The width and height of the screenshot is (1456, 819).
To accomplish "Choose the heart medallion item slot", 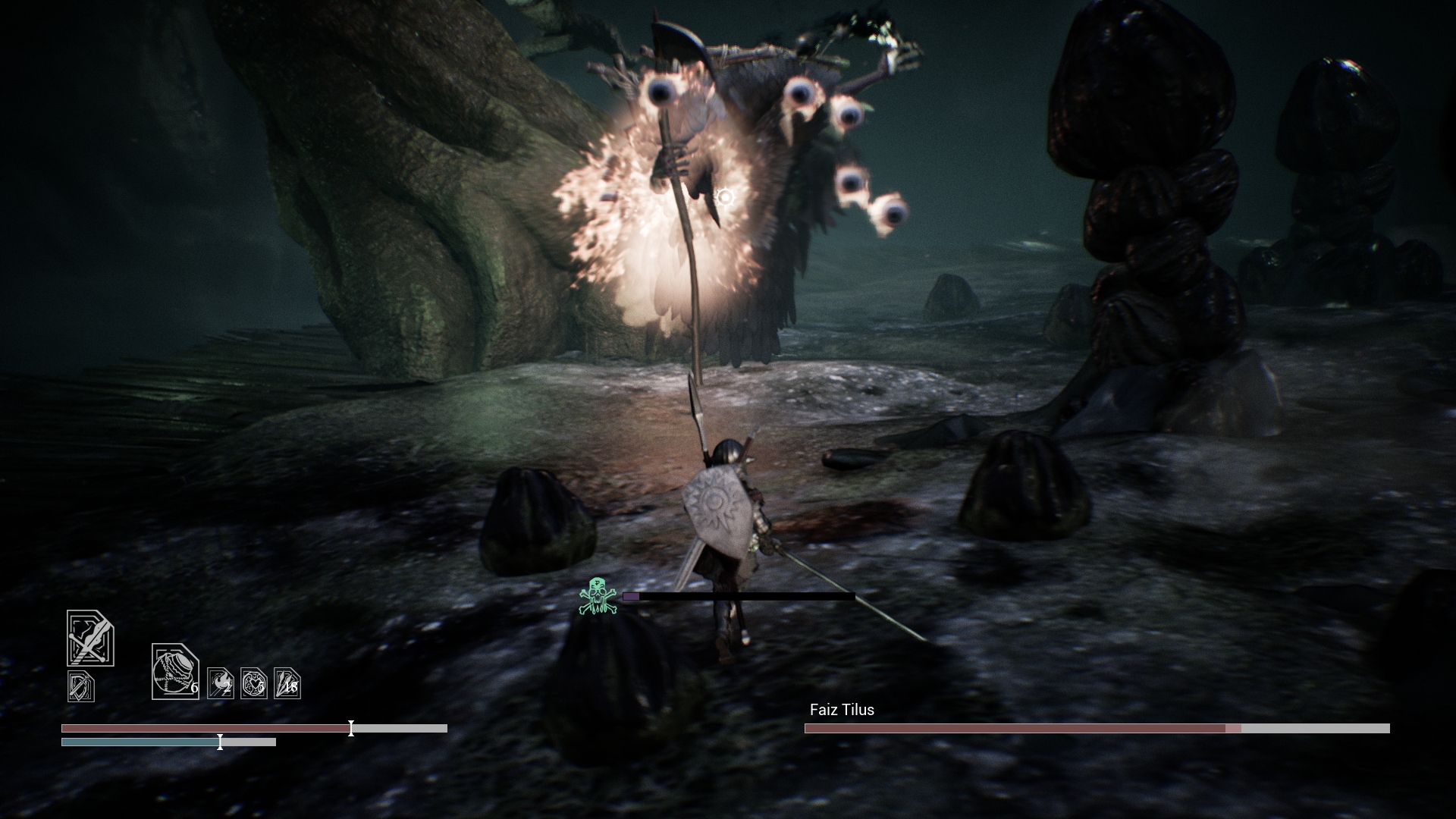I will click(254, 683).
